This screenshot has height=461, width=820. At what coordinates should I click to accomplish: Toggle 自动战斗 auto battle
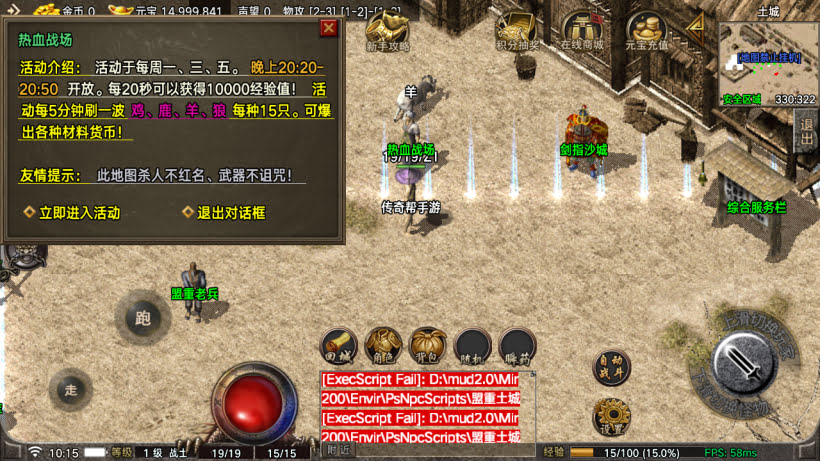[x=611, y=365]
